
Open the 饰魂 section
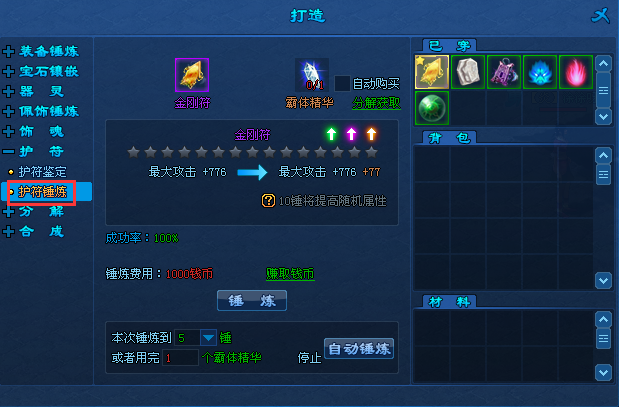40,131
